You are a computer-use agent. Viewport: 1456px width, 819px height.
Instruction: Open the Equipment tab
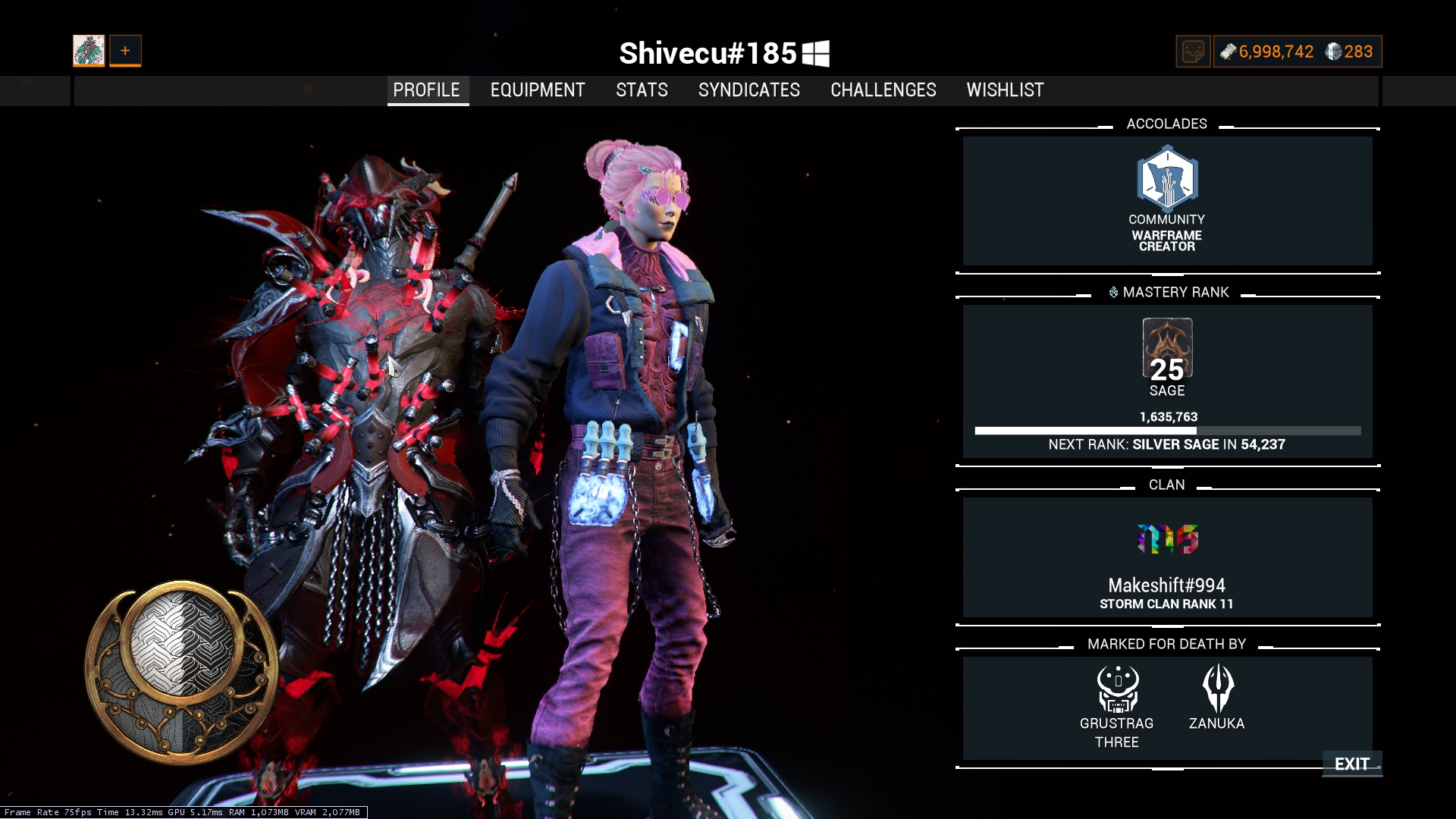pos(538,90)
